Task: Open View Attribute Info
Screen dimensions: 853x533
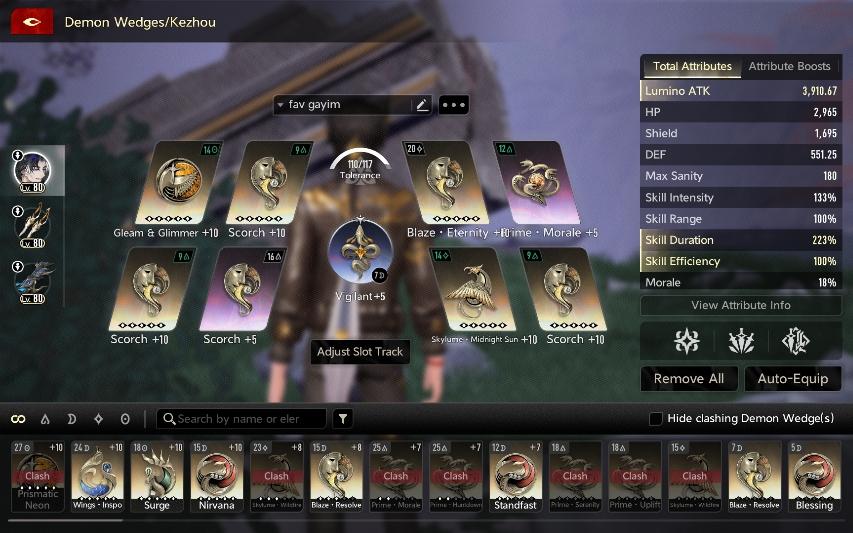Action: pos(740,305)
